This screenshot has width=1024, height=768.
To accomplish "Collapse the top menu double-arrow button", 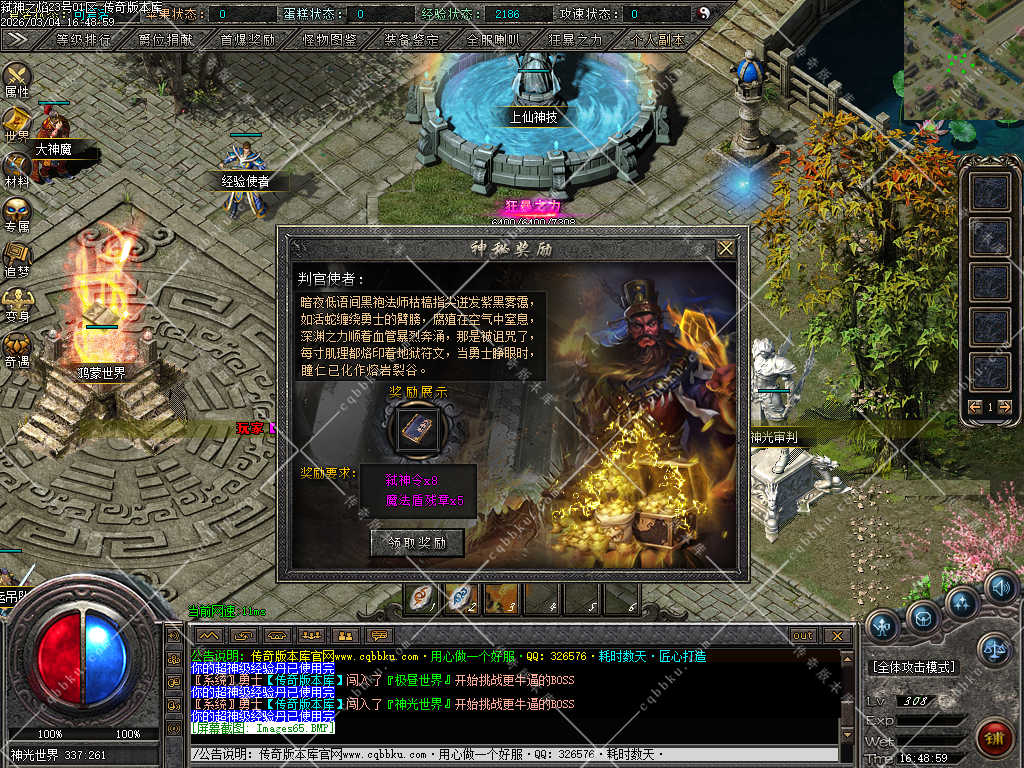I will [x=17, y=40].
